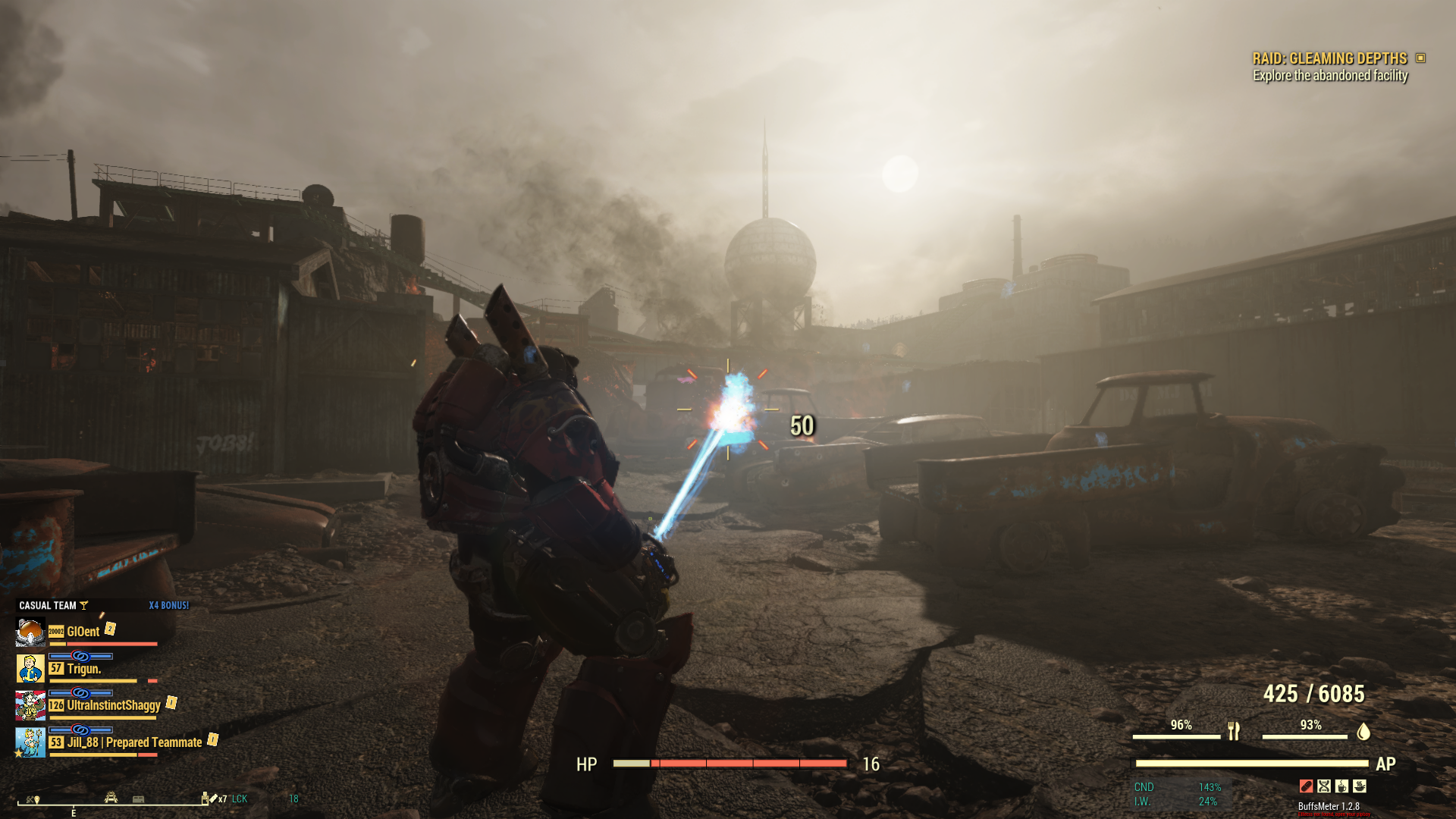Click the fork and knife hunger icon

click(1234, 731)
